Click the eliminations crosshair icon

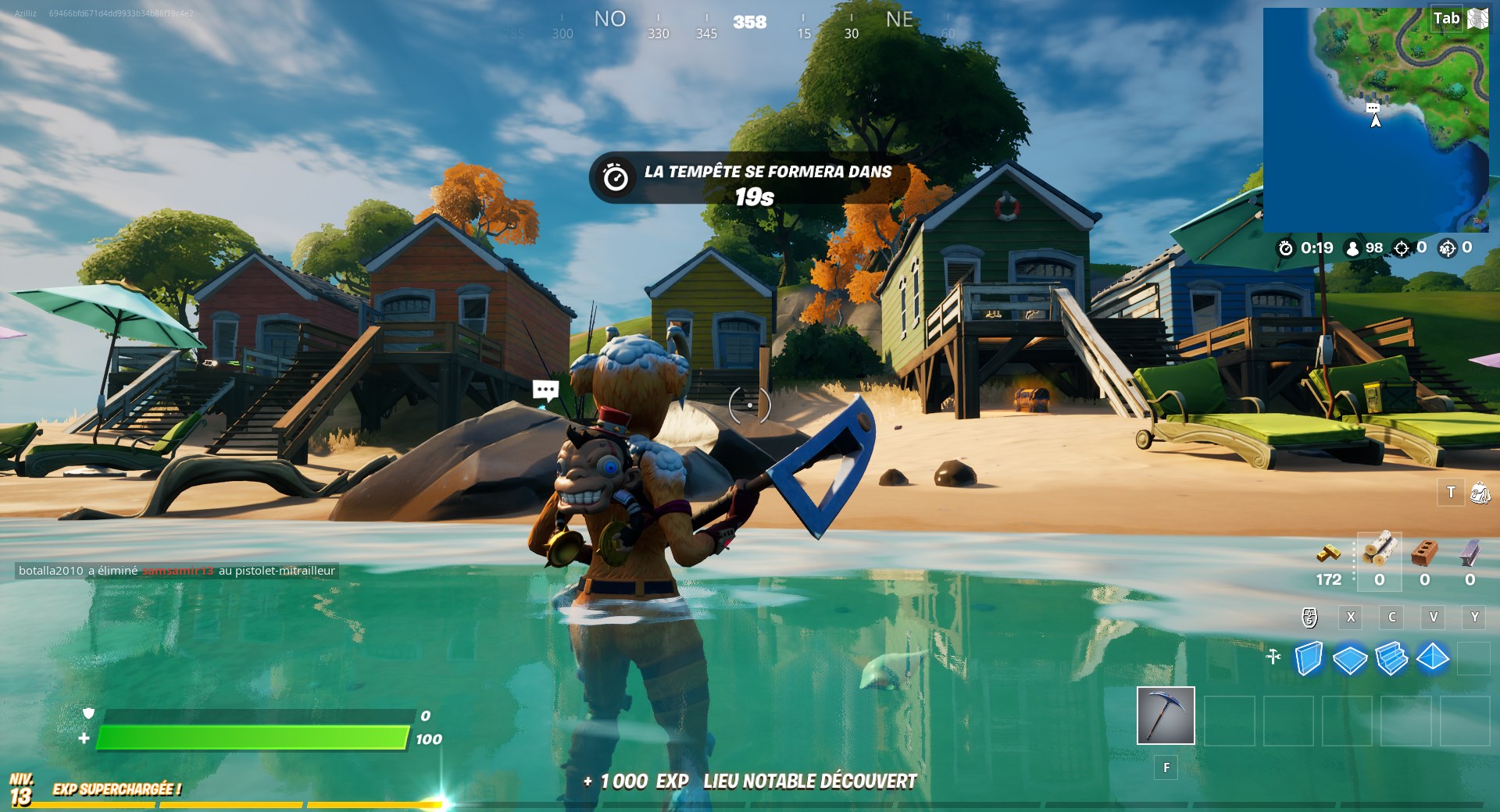[1402, 249]
